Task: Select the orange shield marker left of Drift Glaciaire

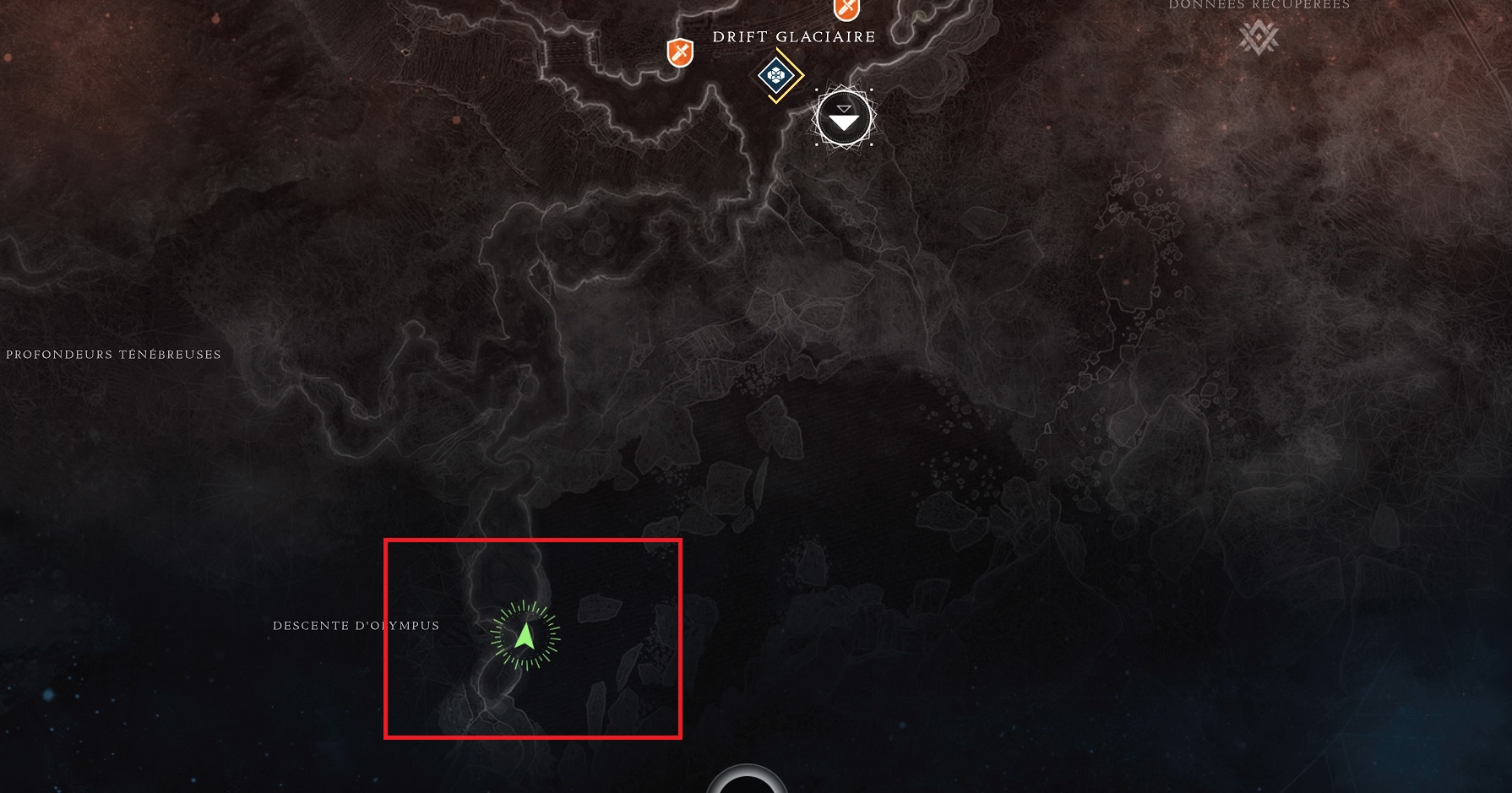Action: (680, 53)
